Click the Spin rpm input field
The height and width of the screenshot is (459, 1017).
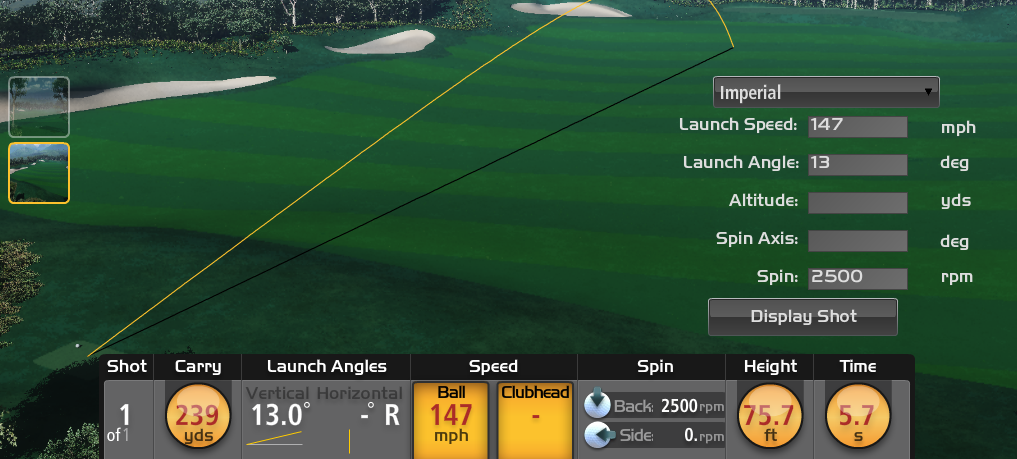(x=857, y=277)
